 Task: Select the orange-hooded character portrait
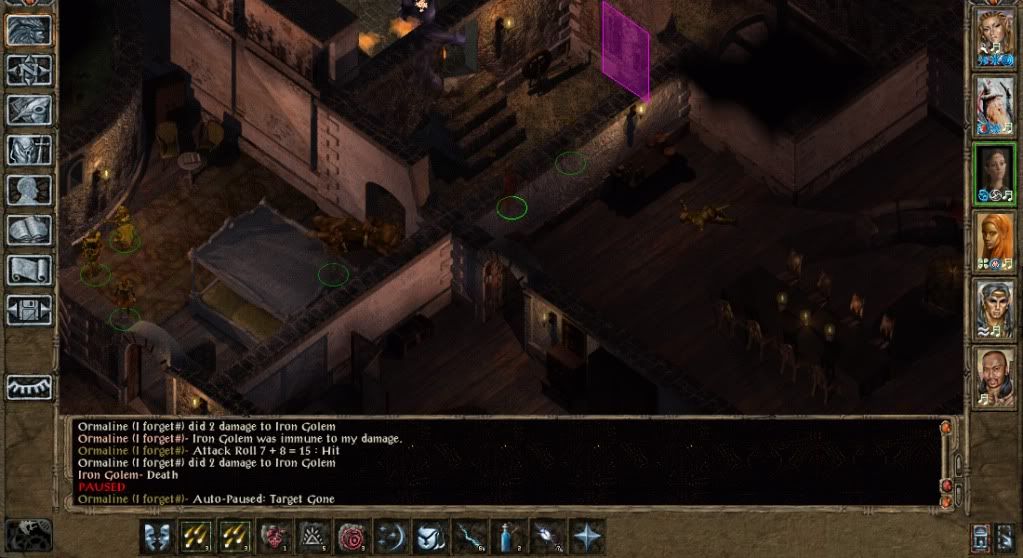point(995,240)
